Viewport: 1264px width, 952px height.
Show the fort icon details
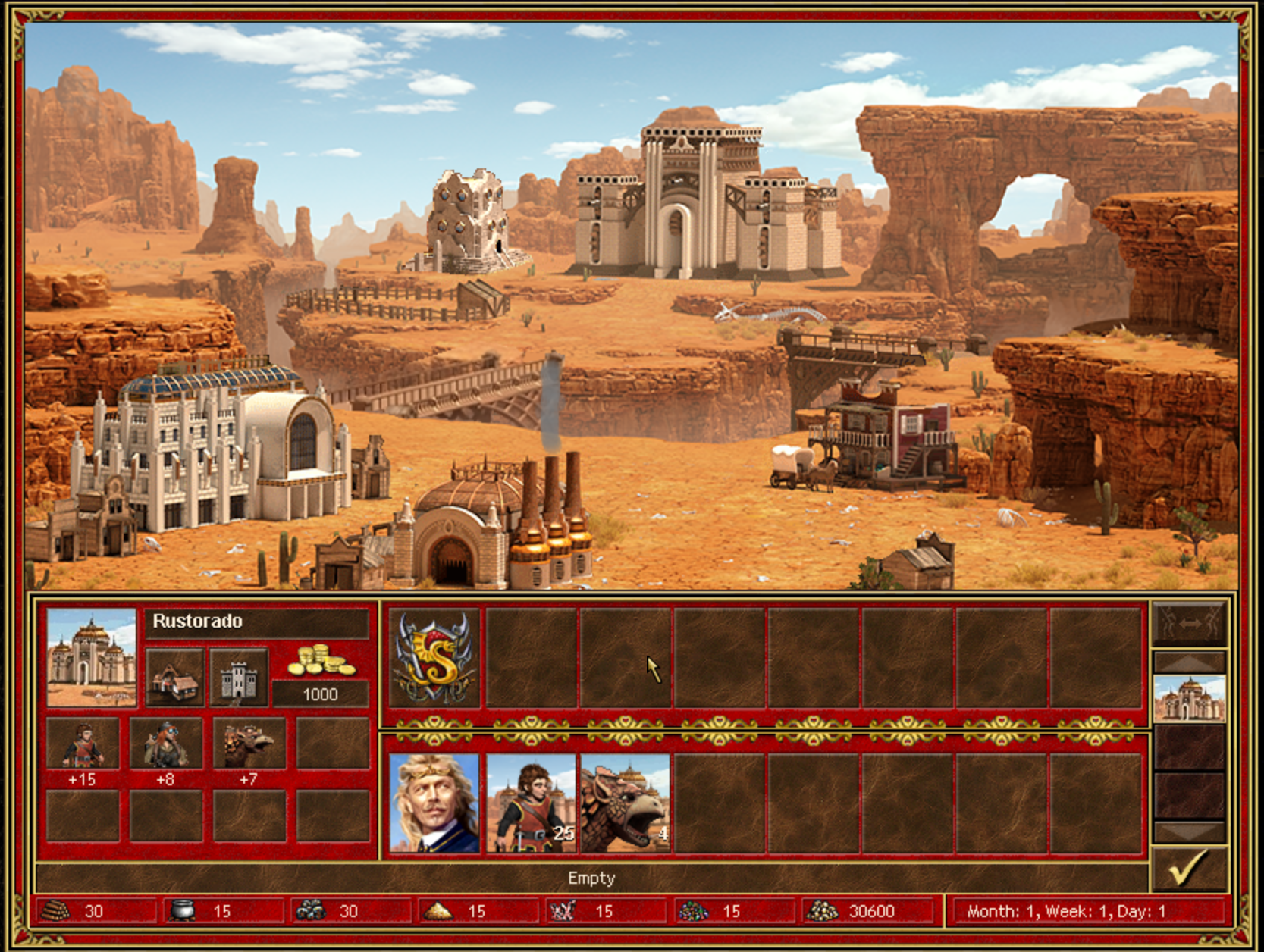pyautogui.click(x=238, y=677)
